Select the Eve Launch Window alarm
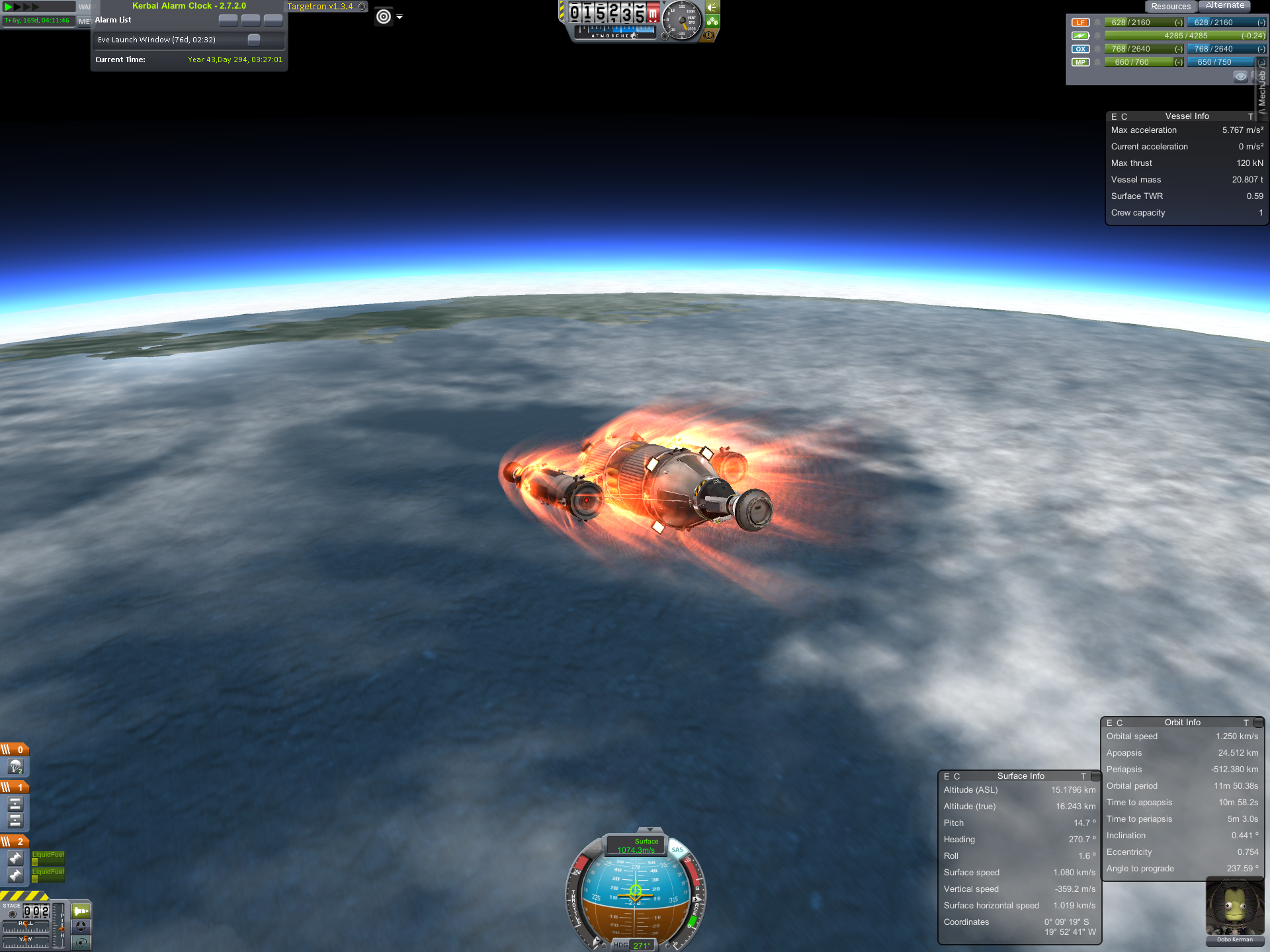 pos(157,40)
